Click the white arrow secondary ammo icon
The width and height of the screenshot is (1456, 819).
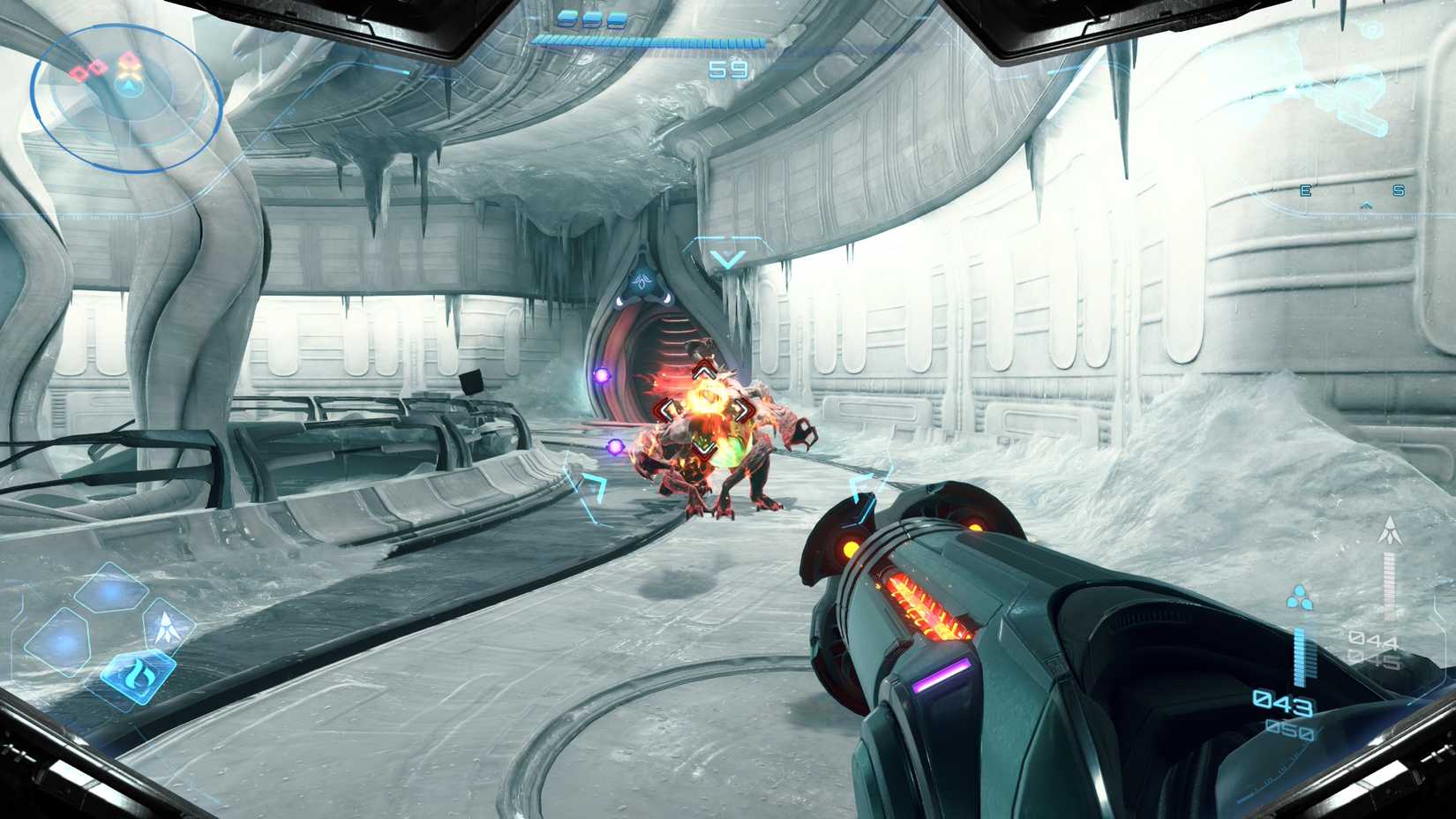tap(1390, 530)
